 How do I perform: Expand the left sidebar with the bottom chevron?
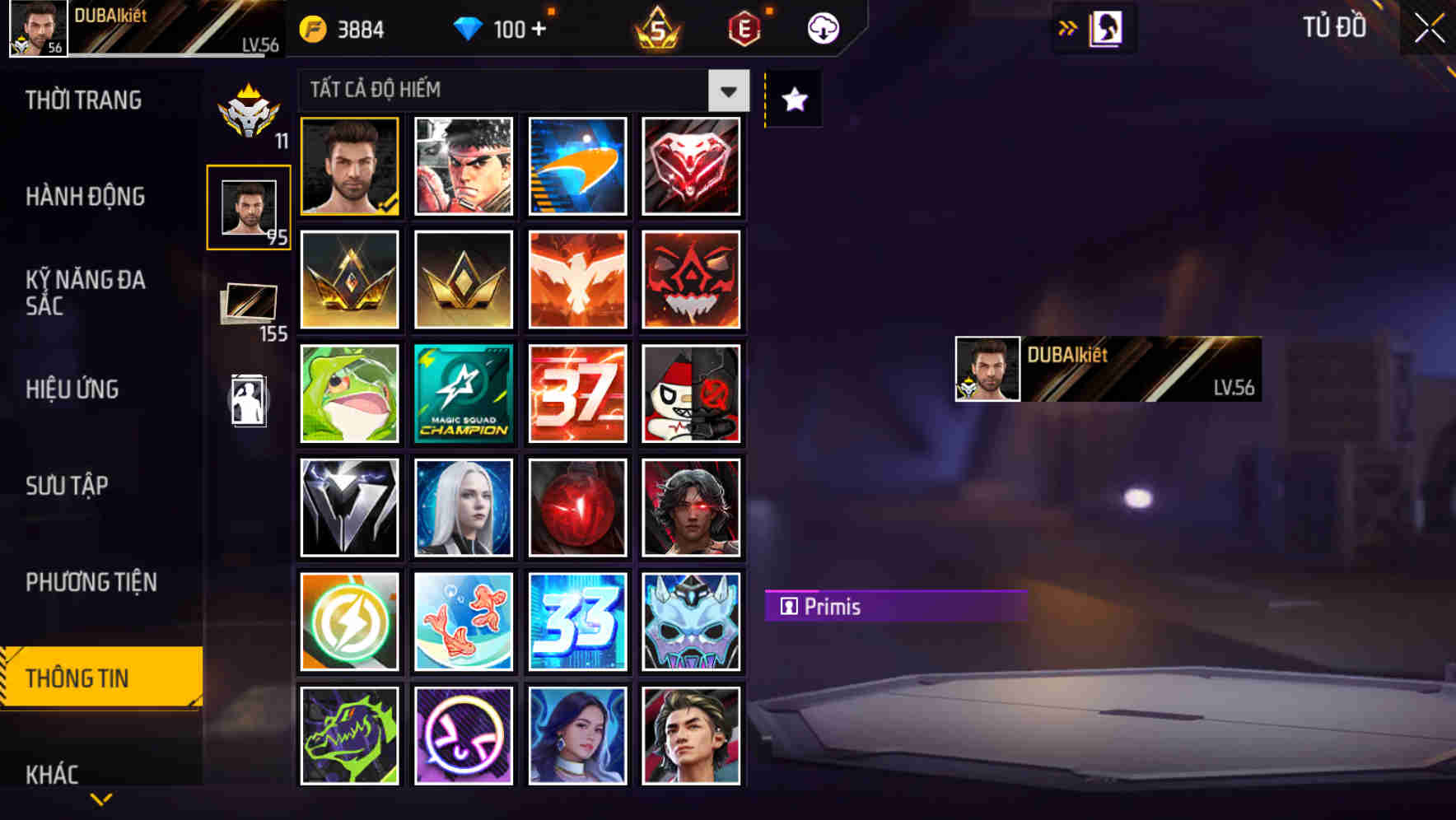point(100,799)
